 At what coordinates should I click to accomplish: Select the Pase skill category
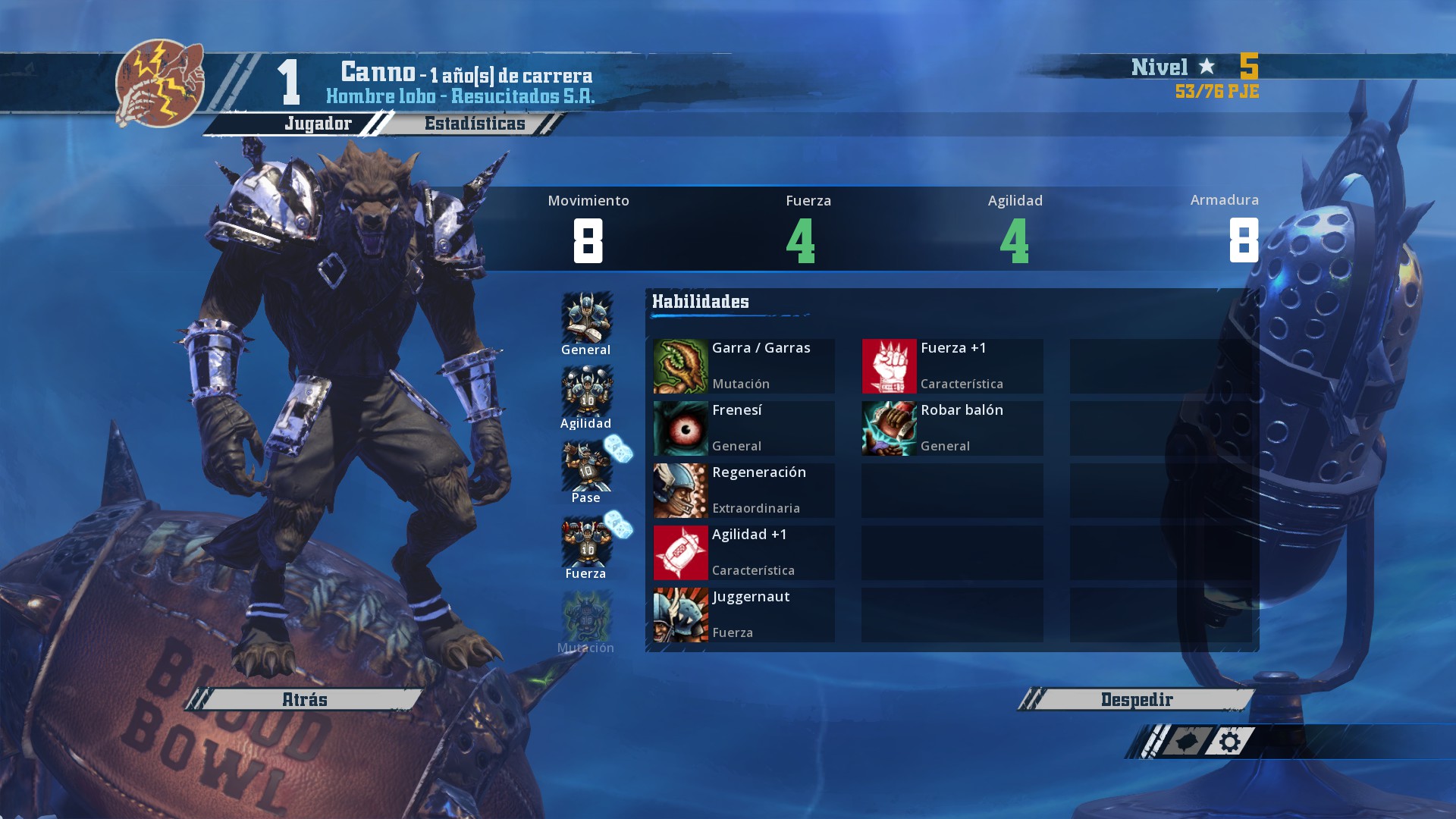click(x=586, y=472)
